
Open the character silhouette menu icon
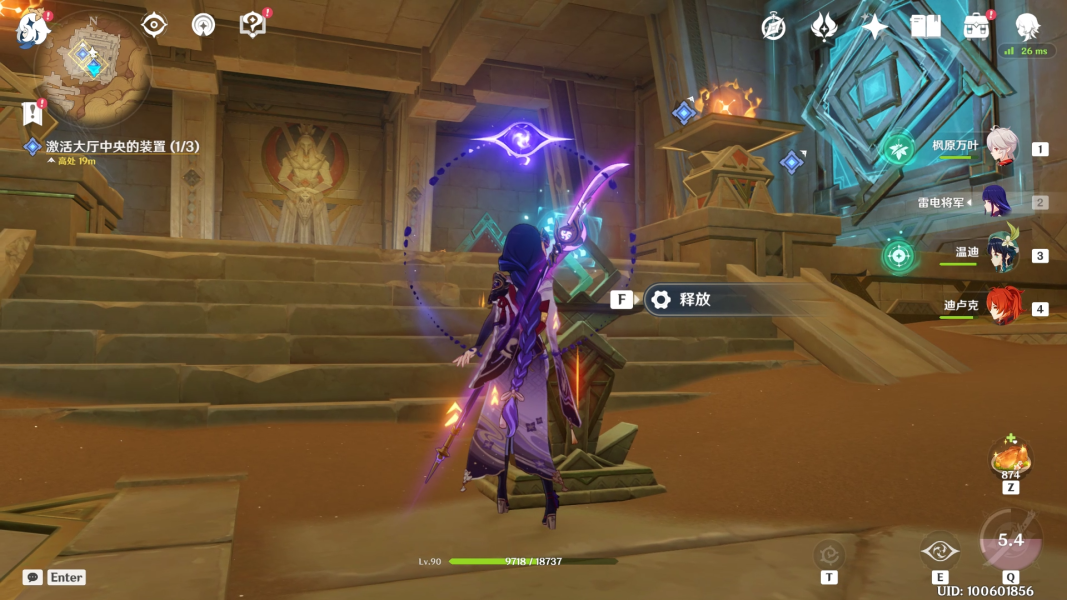[1026, 27]
